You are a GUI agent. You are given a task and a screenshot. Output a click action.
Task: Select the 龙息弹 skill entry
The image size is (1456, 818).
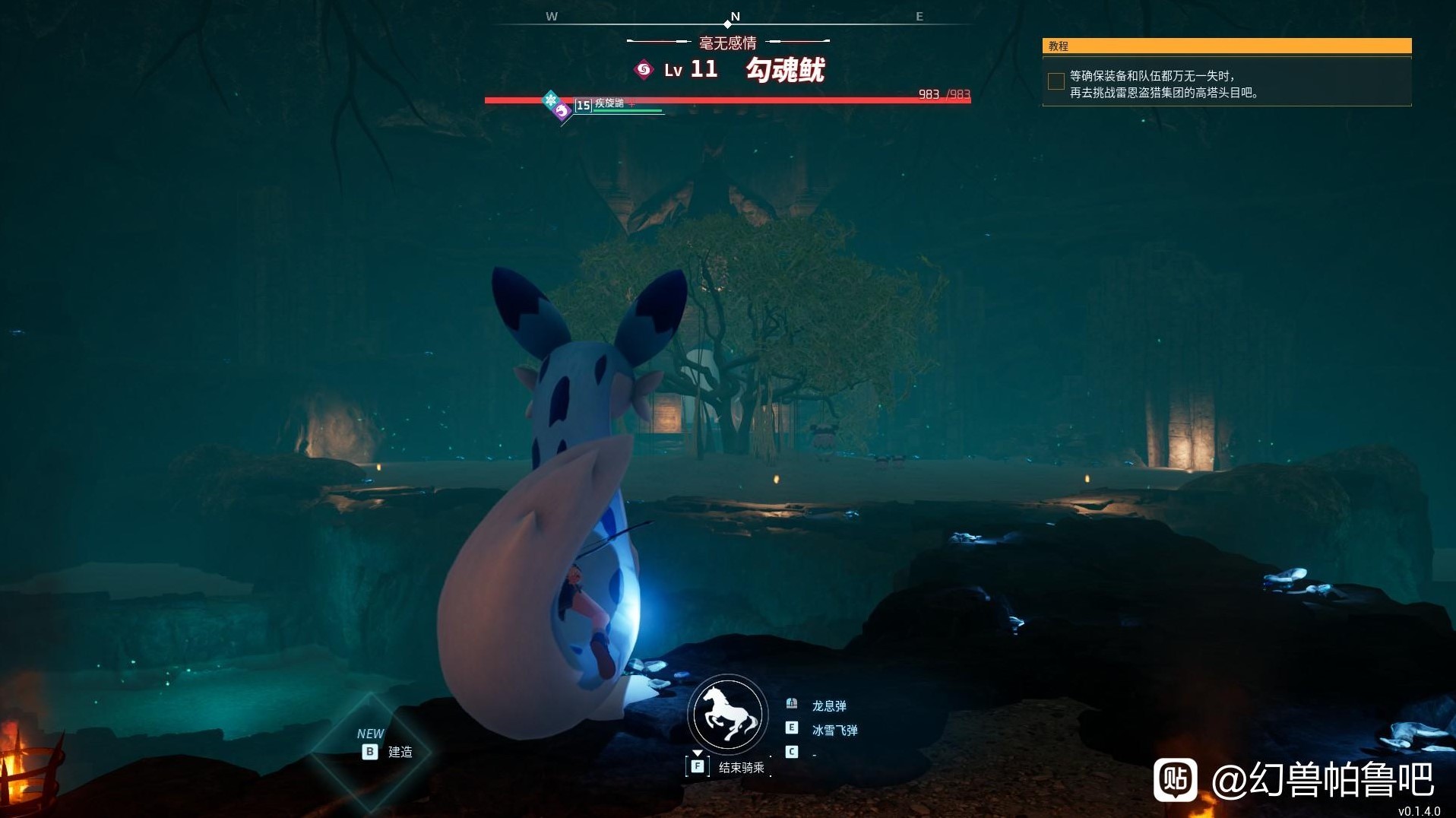point(828,705)
